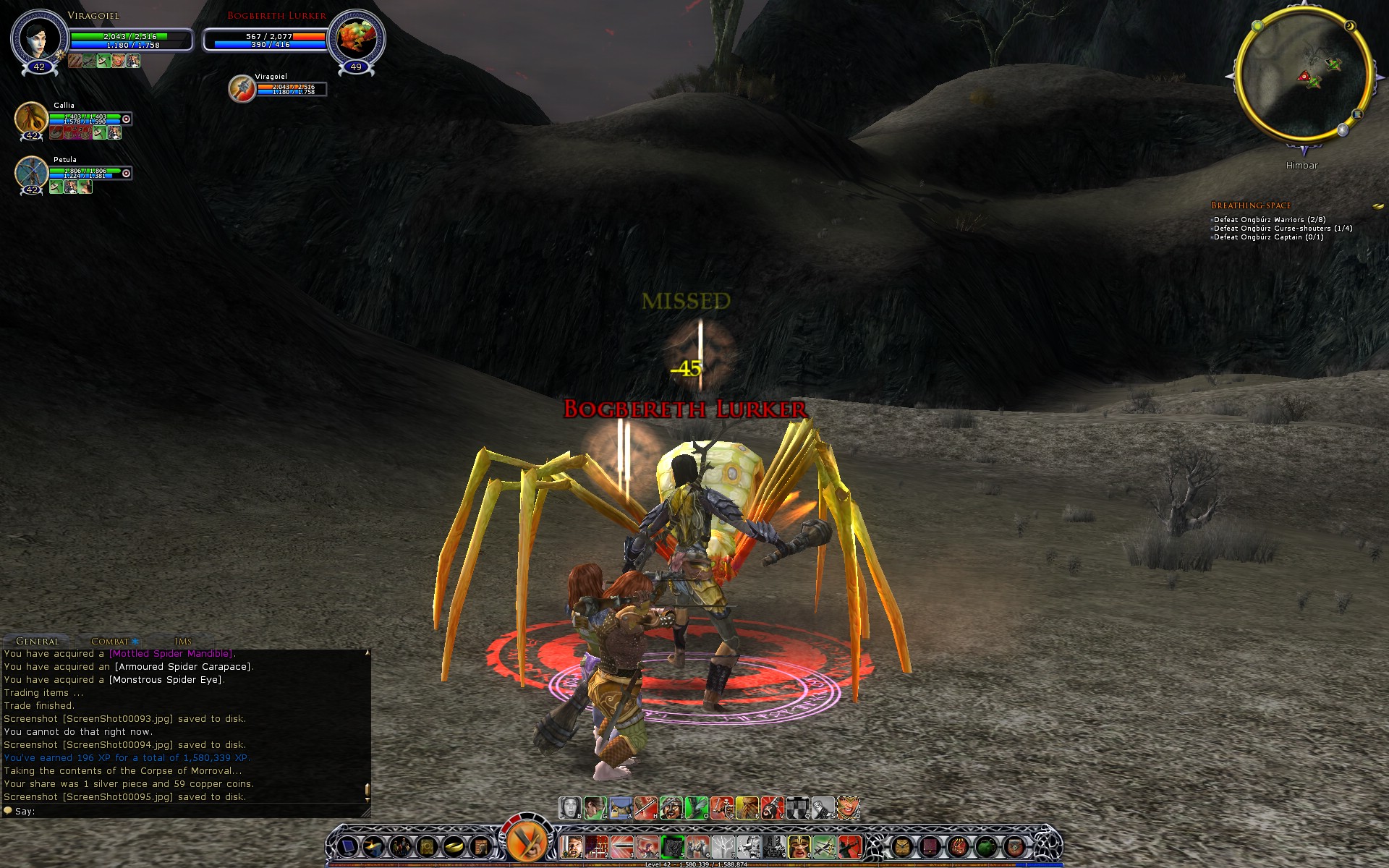
Task: Select fellowship member Callia's lute portrait
Action: [31, 118]
